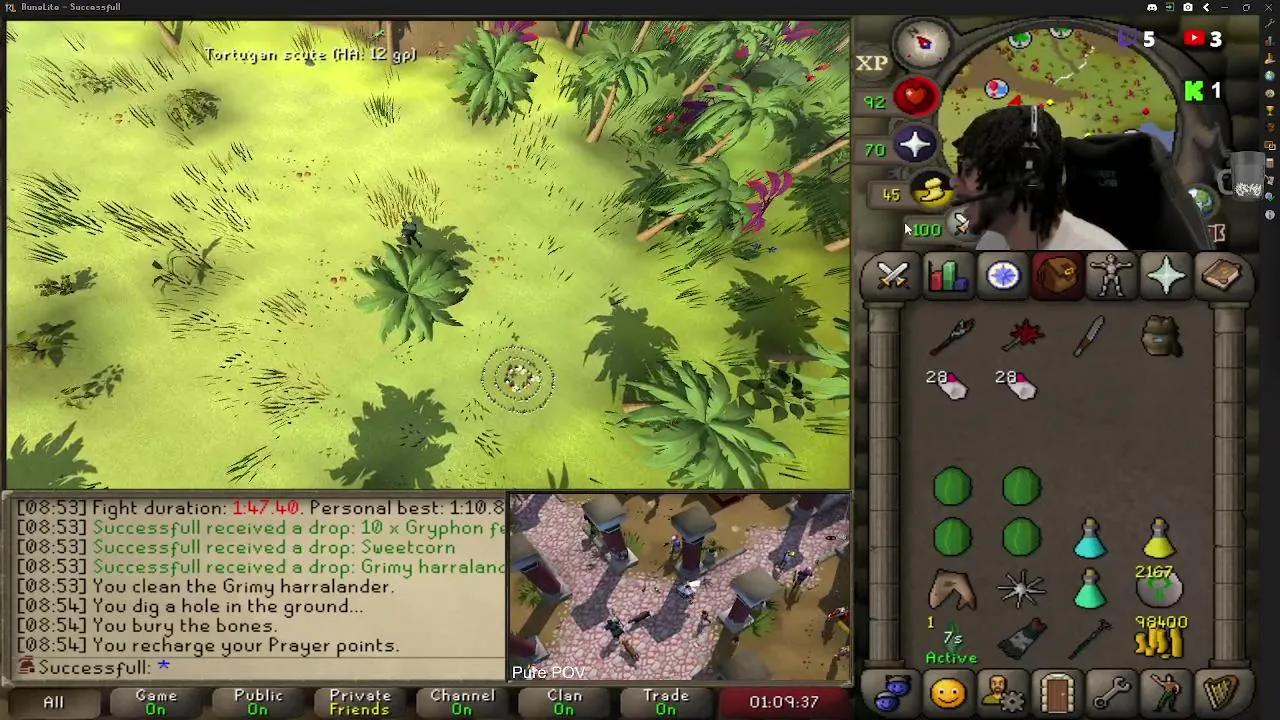
Task: Switch to the All chat tab
Action: (x=53, y=702)
